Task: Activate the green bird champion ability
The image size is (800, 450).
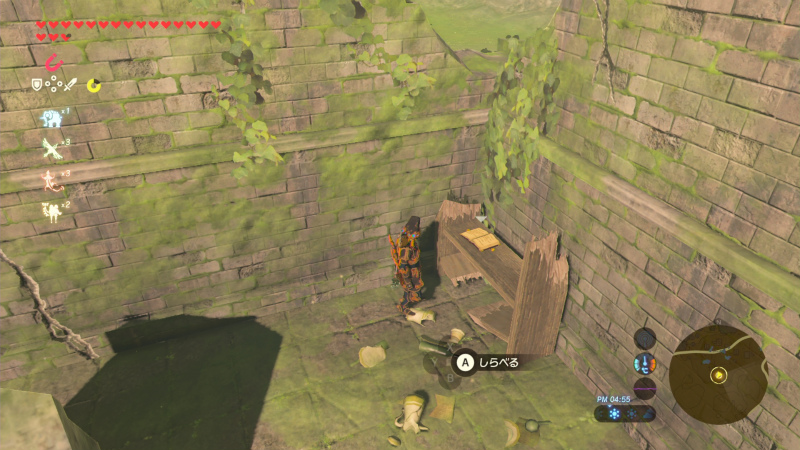Action: pos(50,149)
